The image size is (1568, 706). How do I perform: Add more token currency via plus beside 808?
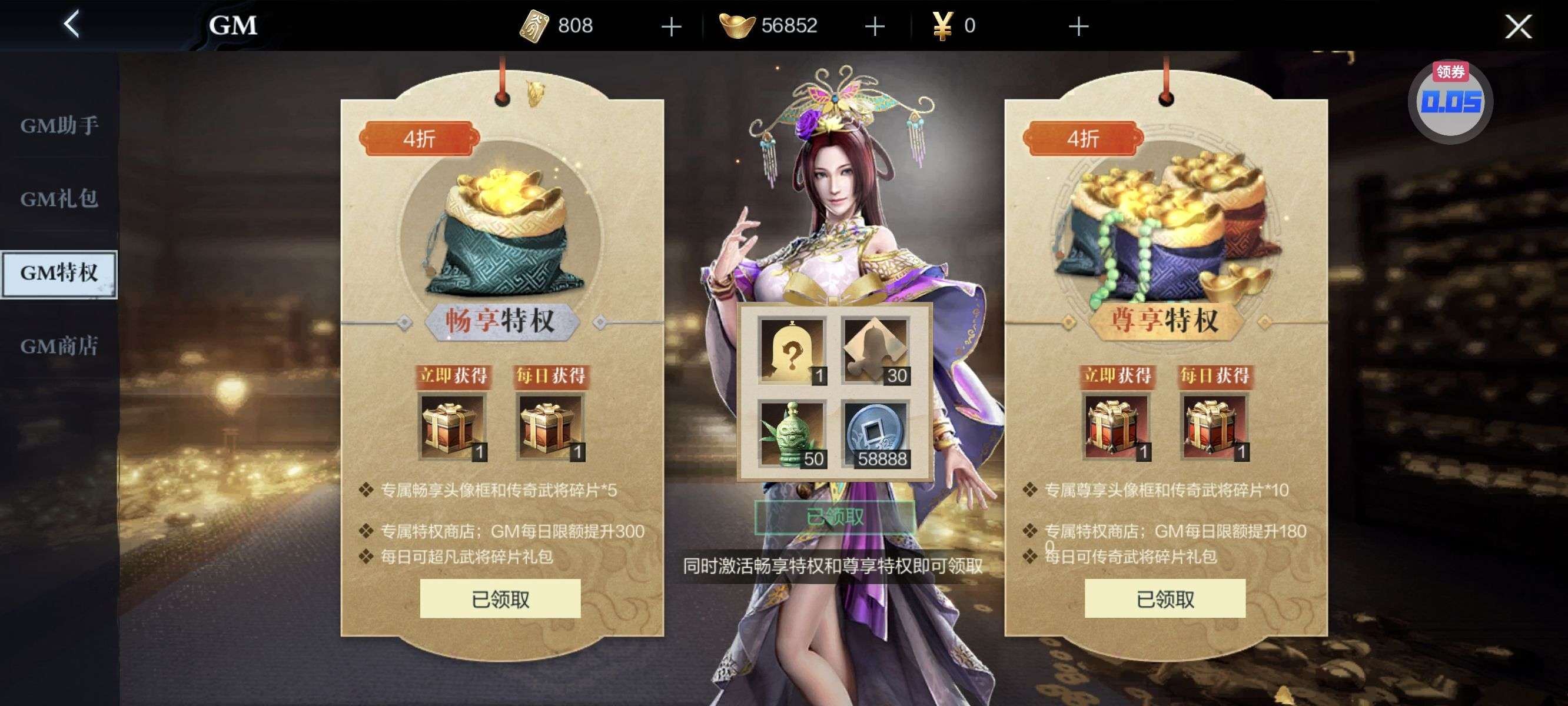pyautogui.click(x=671, y=26)
